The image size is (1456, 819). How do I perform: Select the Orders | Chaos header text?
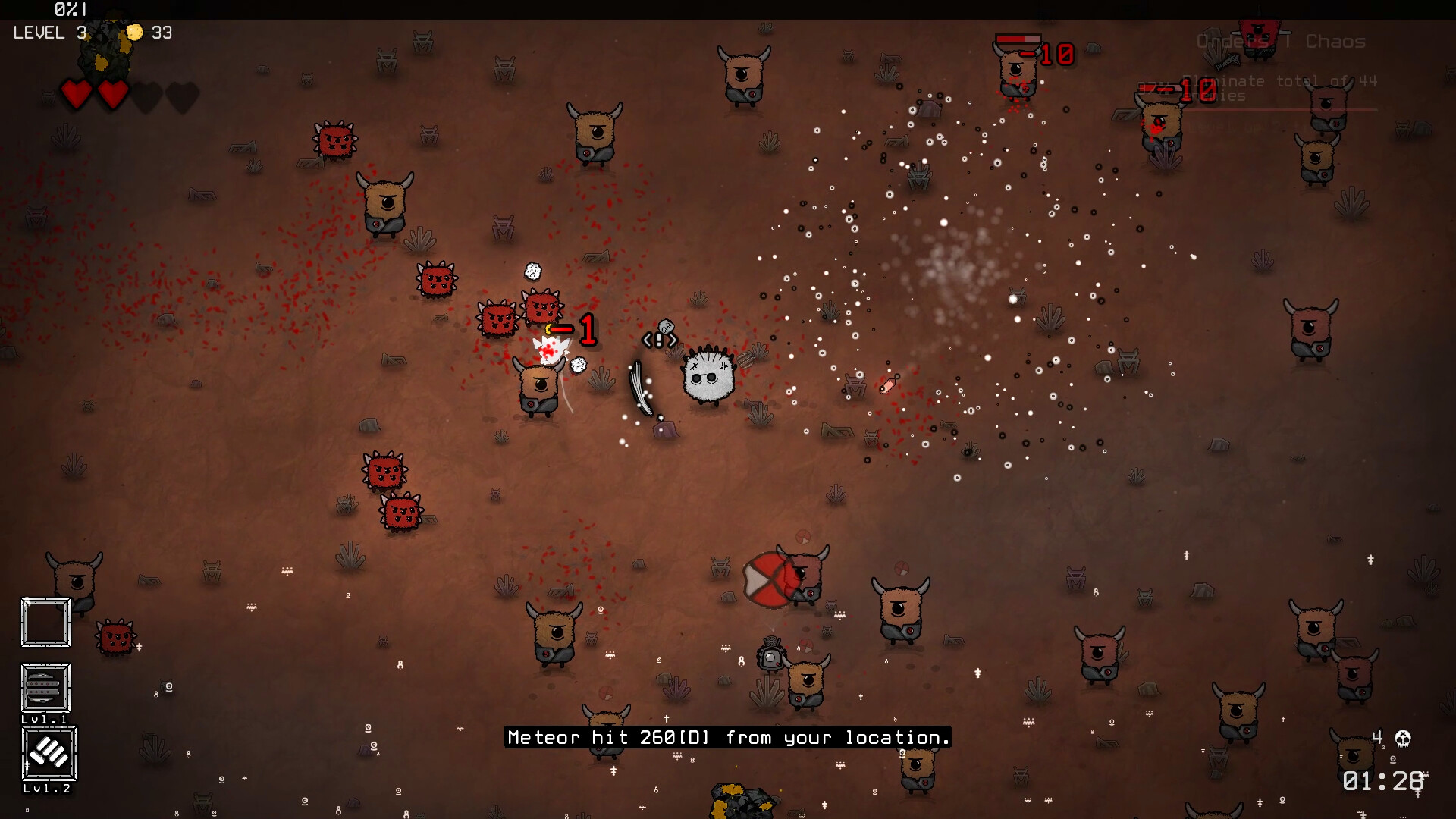1282,42
